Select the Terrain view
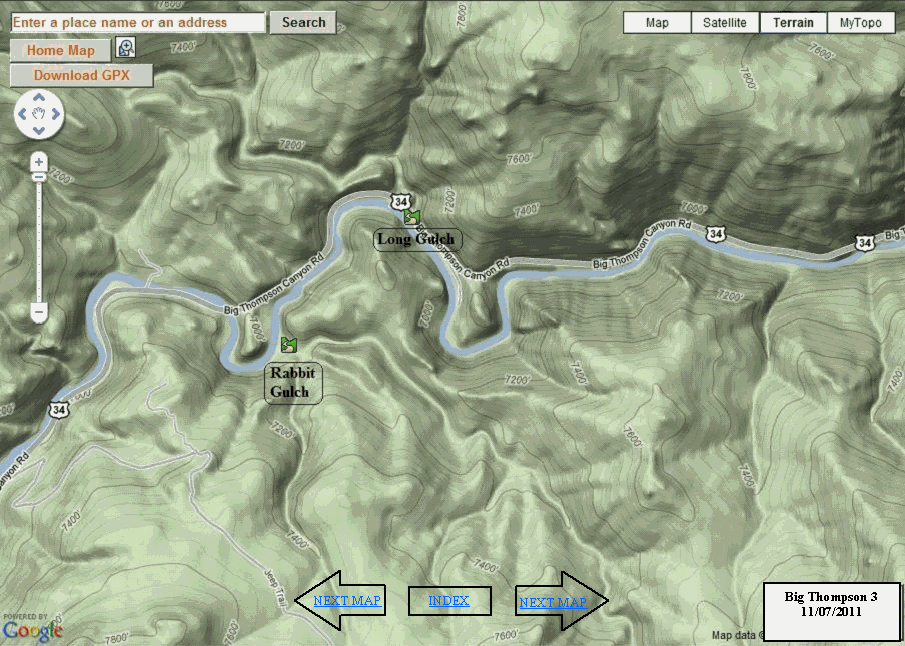 coord(793,23)
